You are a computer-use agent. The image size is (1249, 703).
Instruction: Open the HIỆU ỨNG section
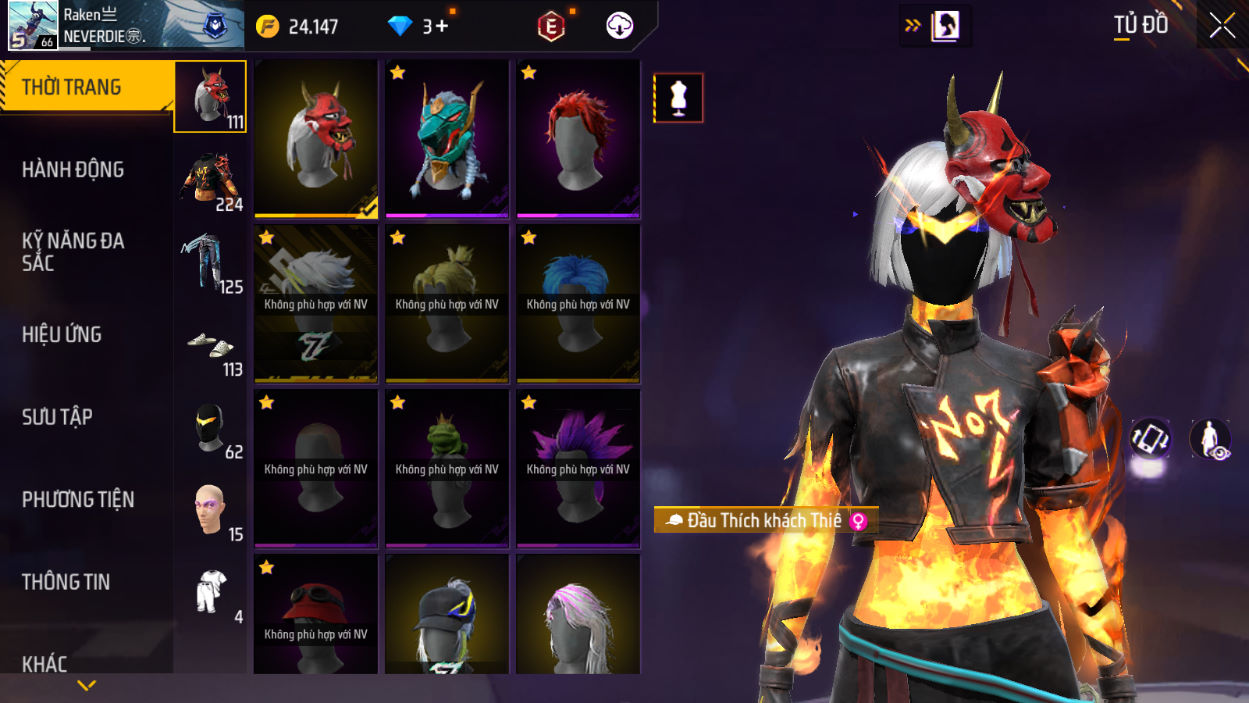point(62,335)
